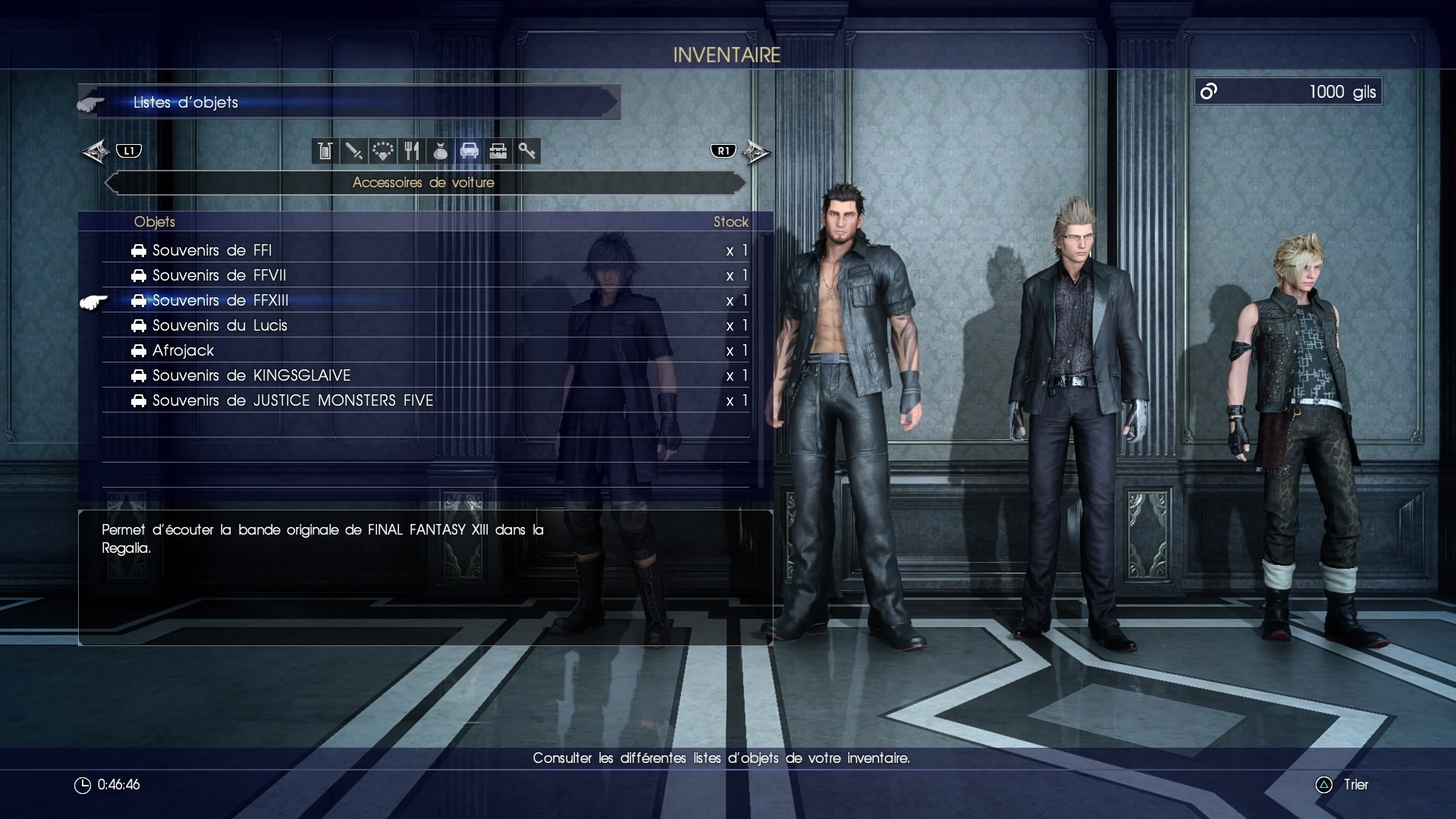Sort items with the Trier option
1456x819 pixels.
tap(1355, 785)
